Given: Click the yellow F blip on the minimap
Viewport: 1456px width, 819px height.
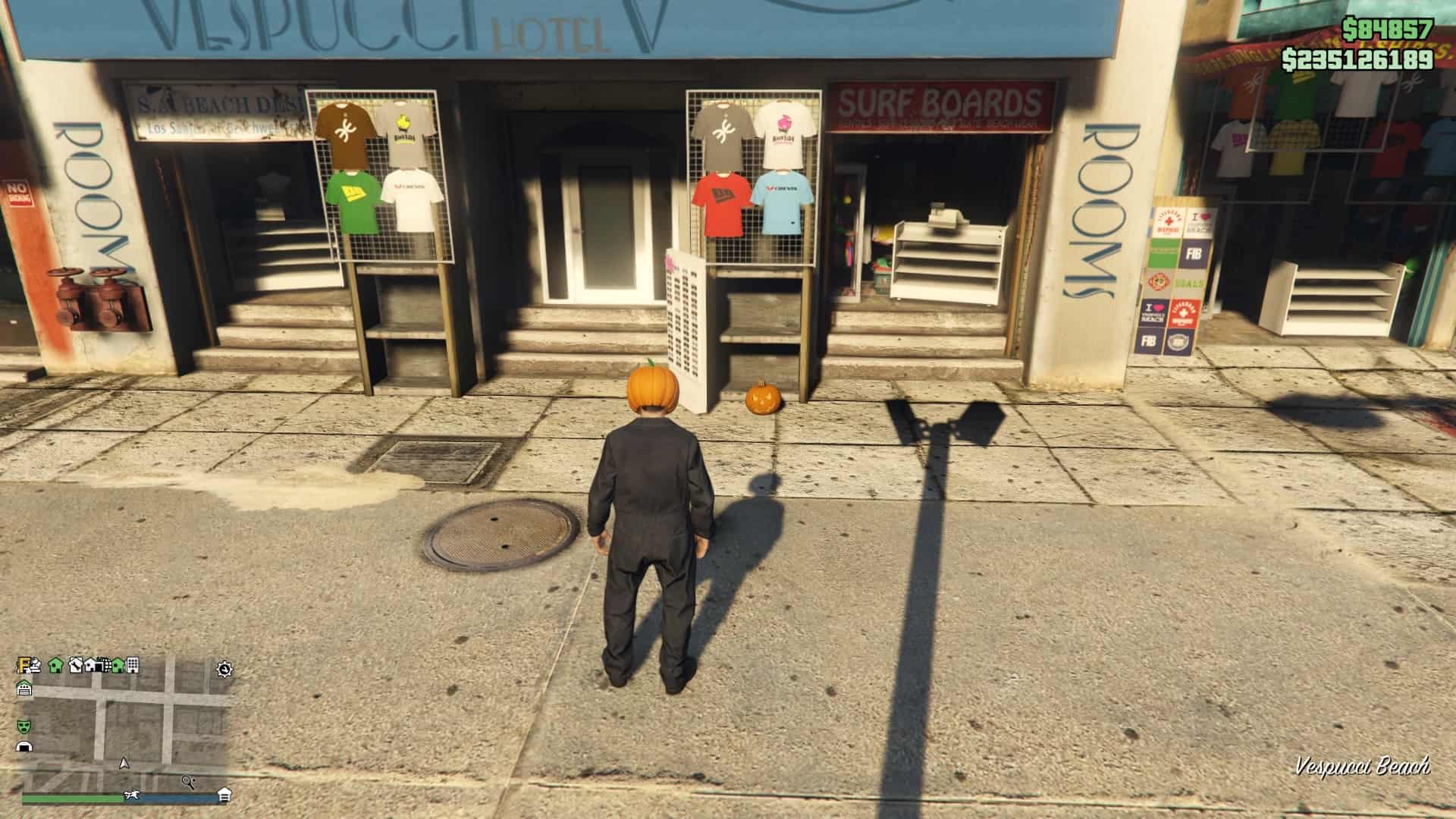Looking at the screenshot, I should pyautogui.click(x=21, y=666).
